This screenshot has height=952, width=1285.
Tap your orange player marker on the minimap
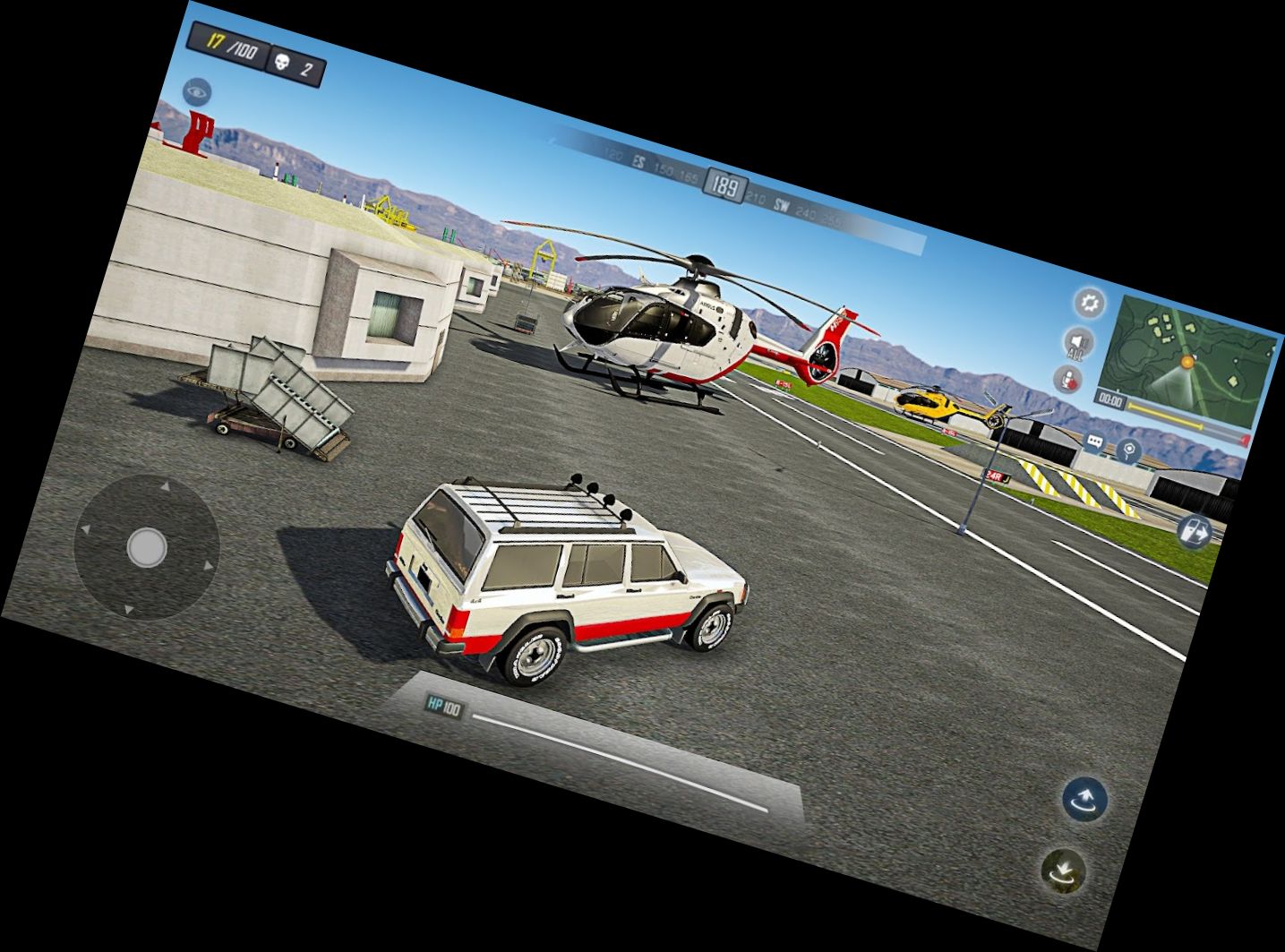pyautogui.click(x=1187, y=363)
